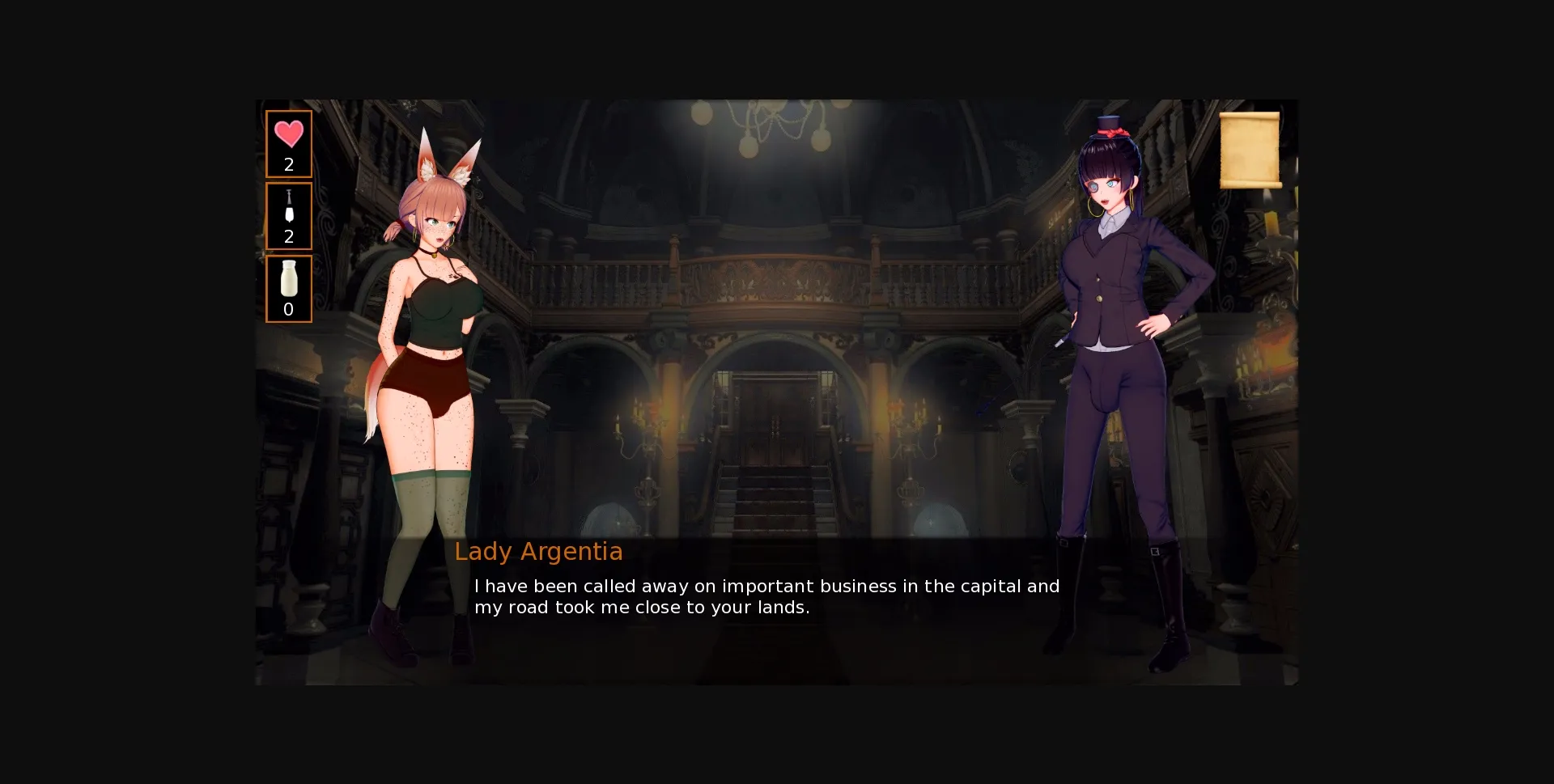Click the pink heart affection icon
This screenshot has width=1554, height=784.
pos(288,134)
